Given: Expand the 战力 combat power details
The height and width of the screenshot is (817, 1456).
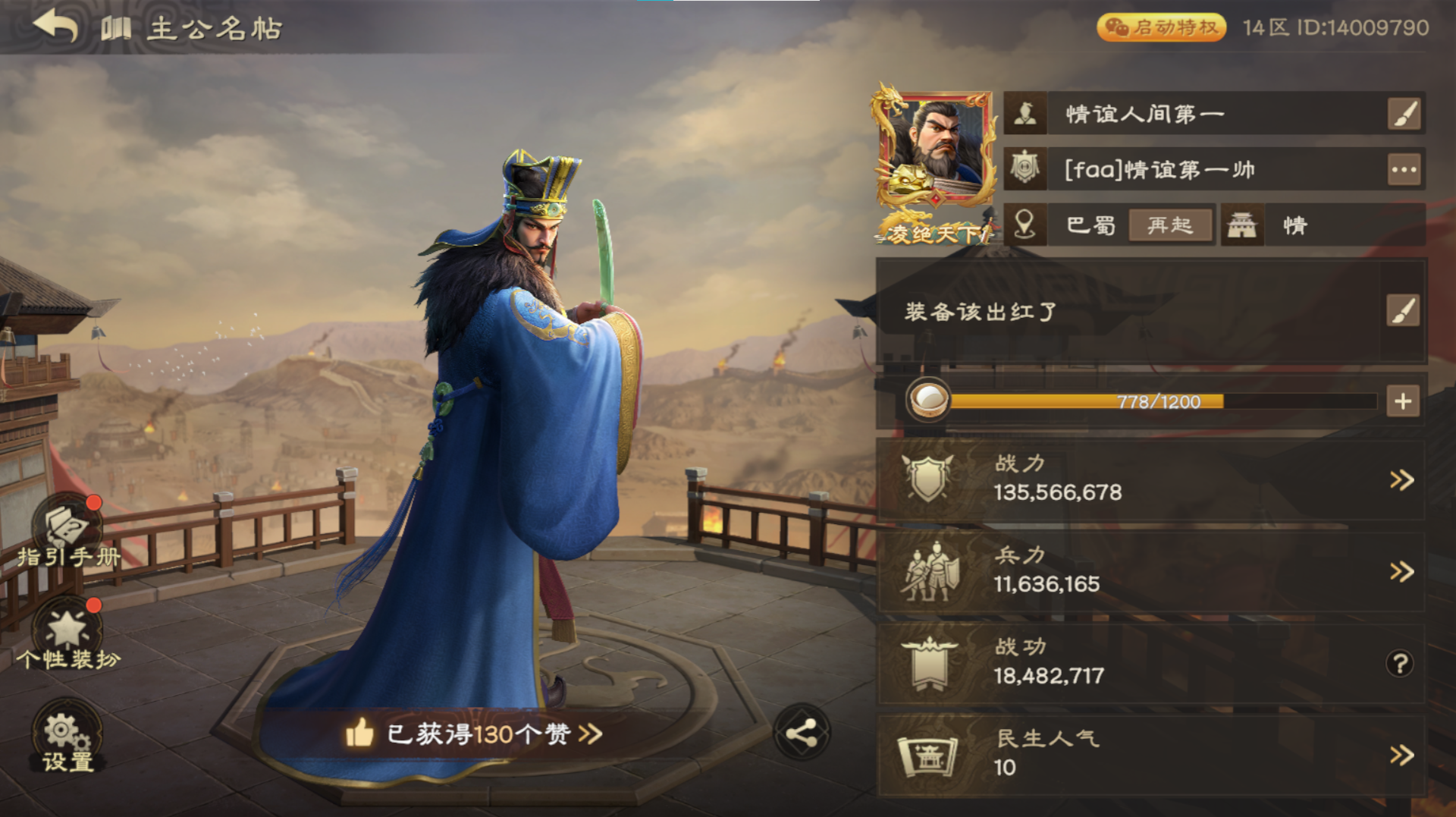Looking at the screenshot, I should point(1401,480).
